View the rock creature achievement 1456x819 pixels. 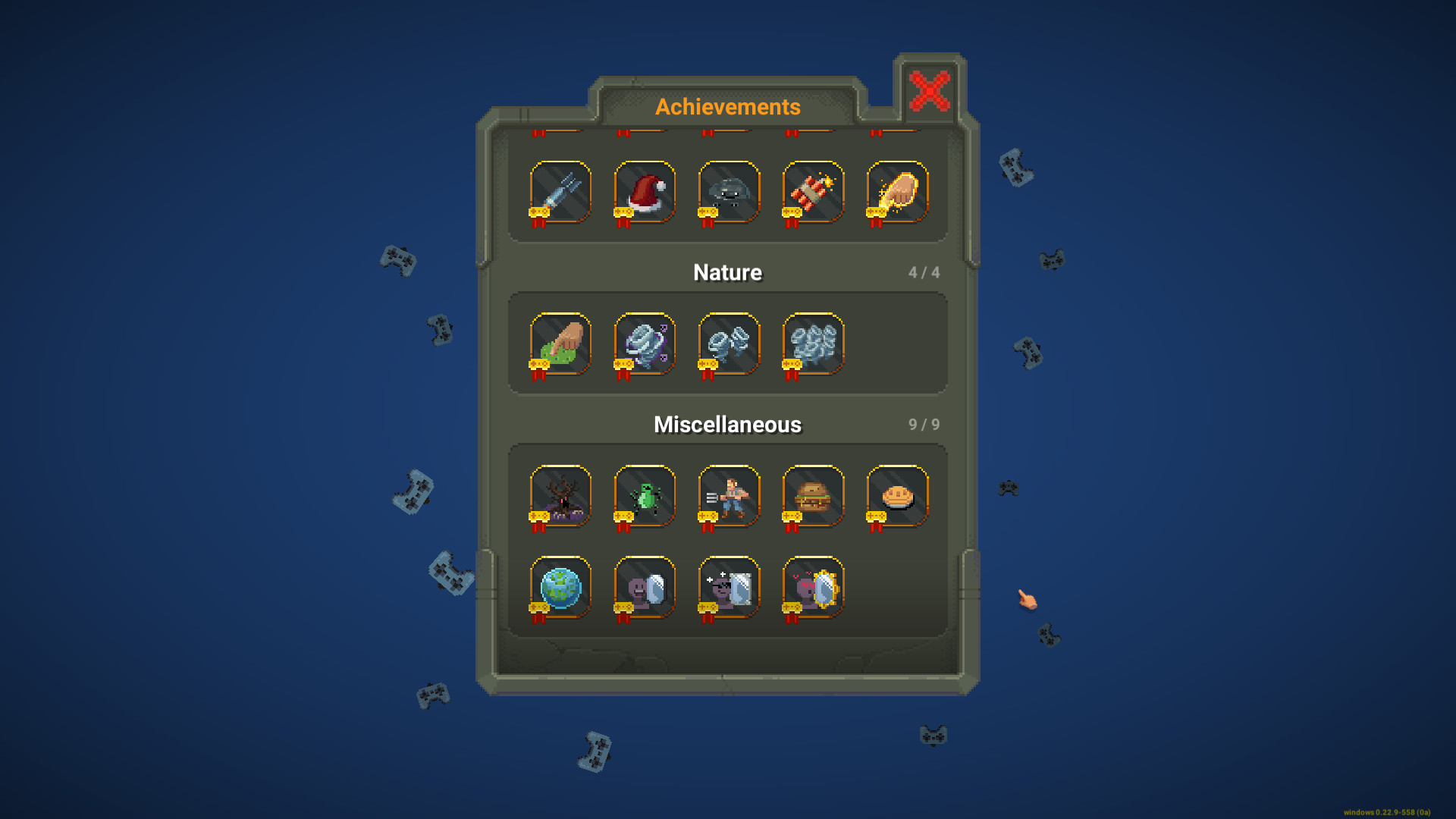click(728, 192)
